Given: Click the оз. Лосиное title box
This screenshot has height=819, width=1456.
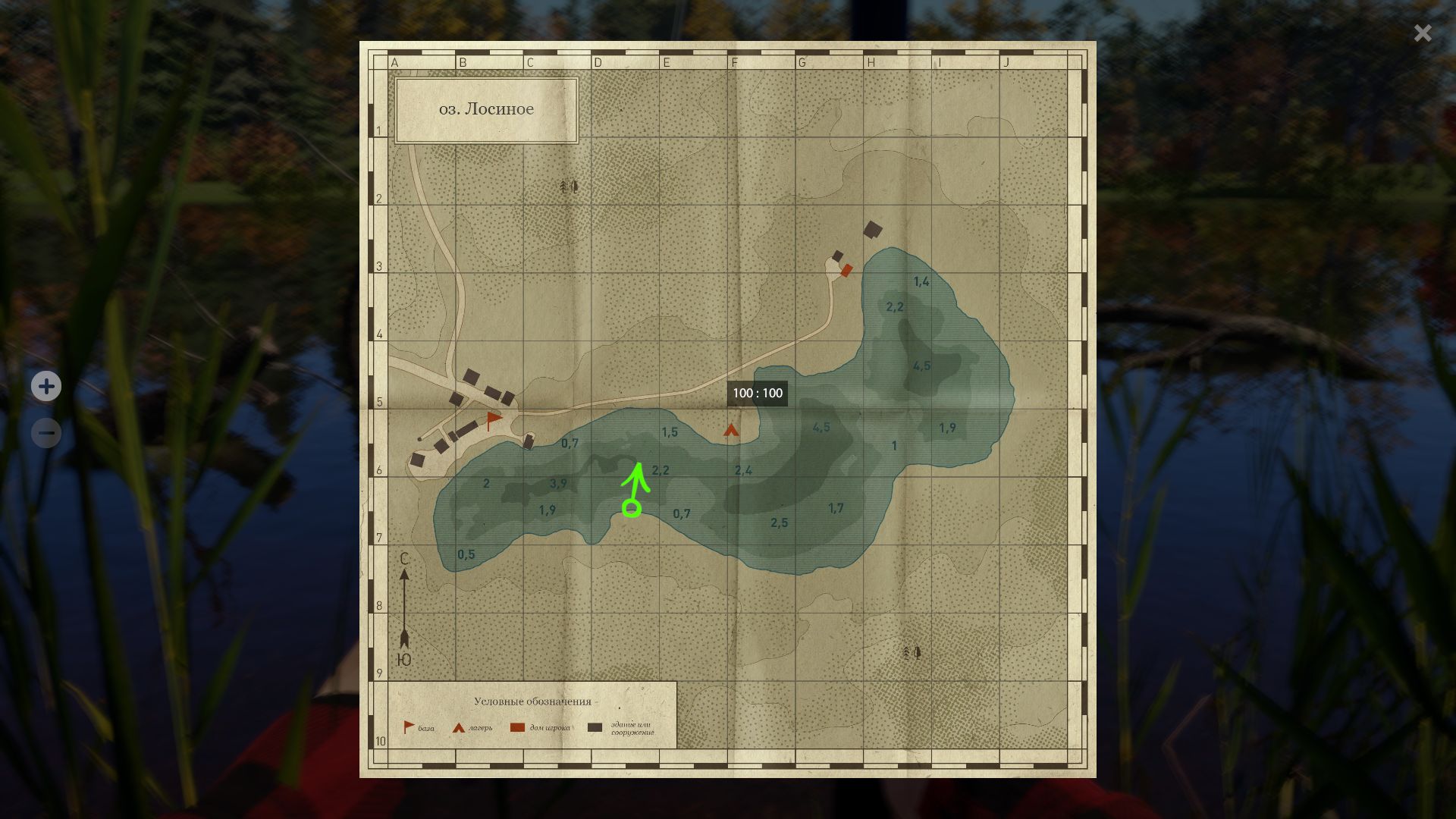Looking at the screenshot, I should coord(486,108).
